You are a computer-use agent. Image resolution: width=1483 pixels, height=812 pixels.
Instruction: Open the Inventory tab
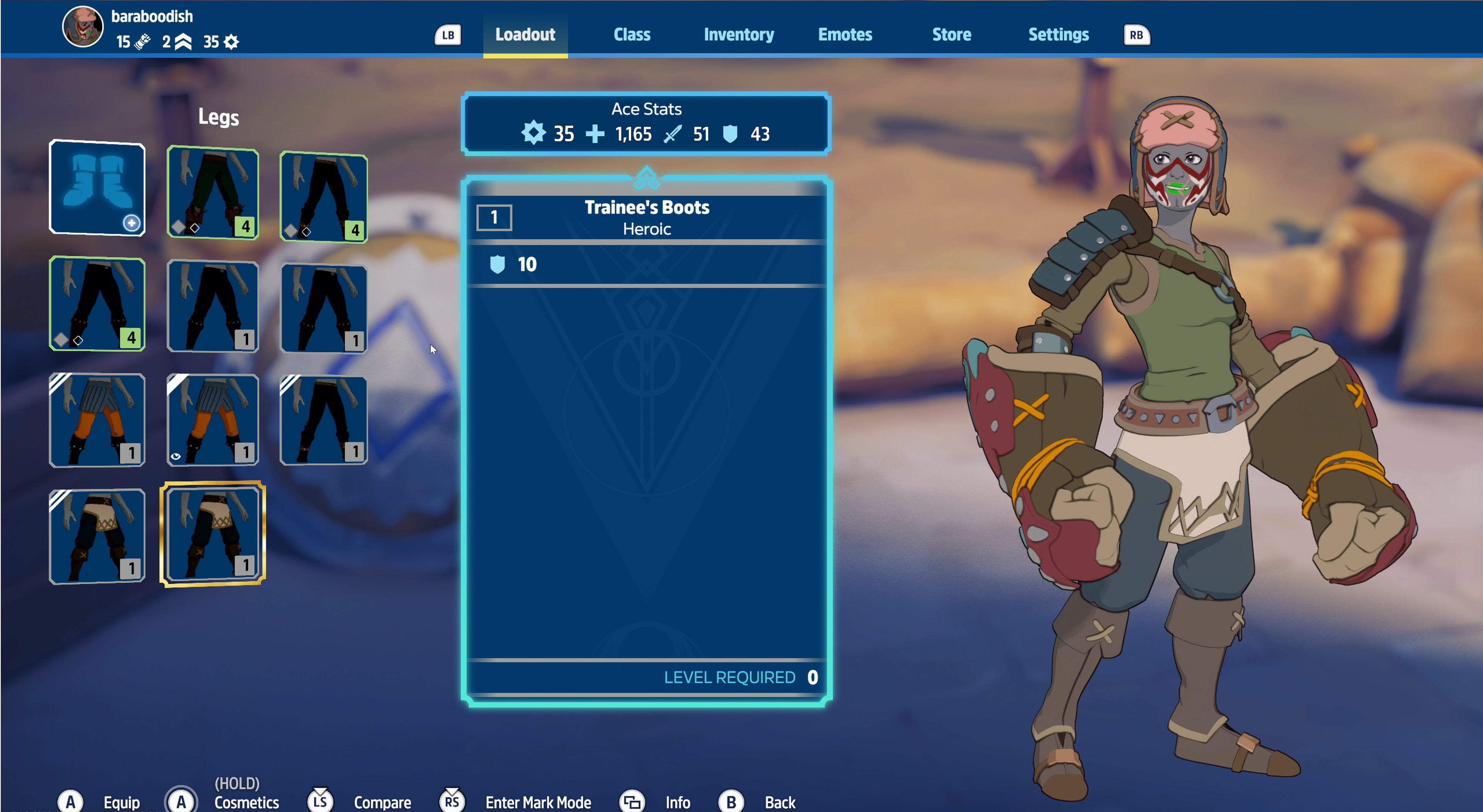(x=738, y=34)
